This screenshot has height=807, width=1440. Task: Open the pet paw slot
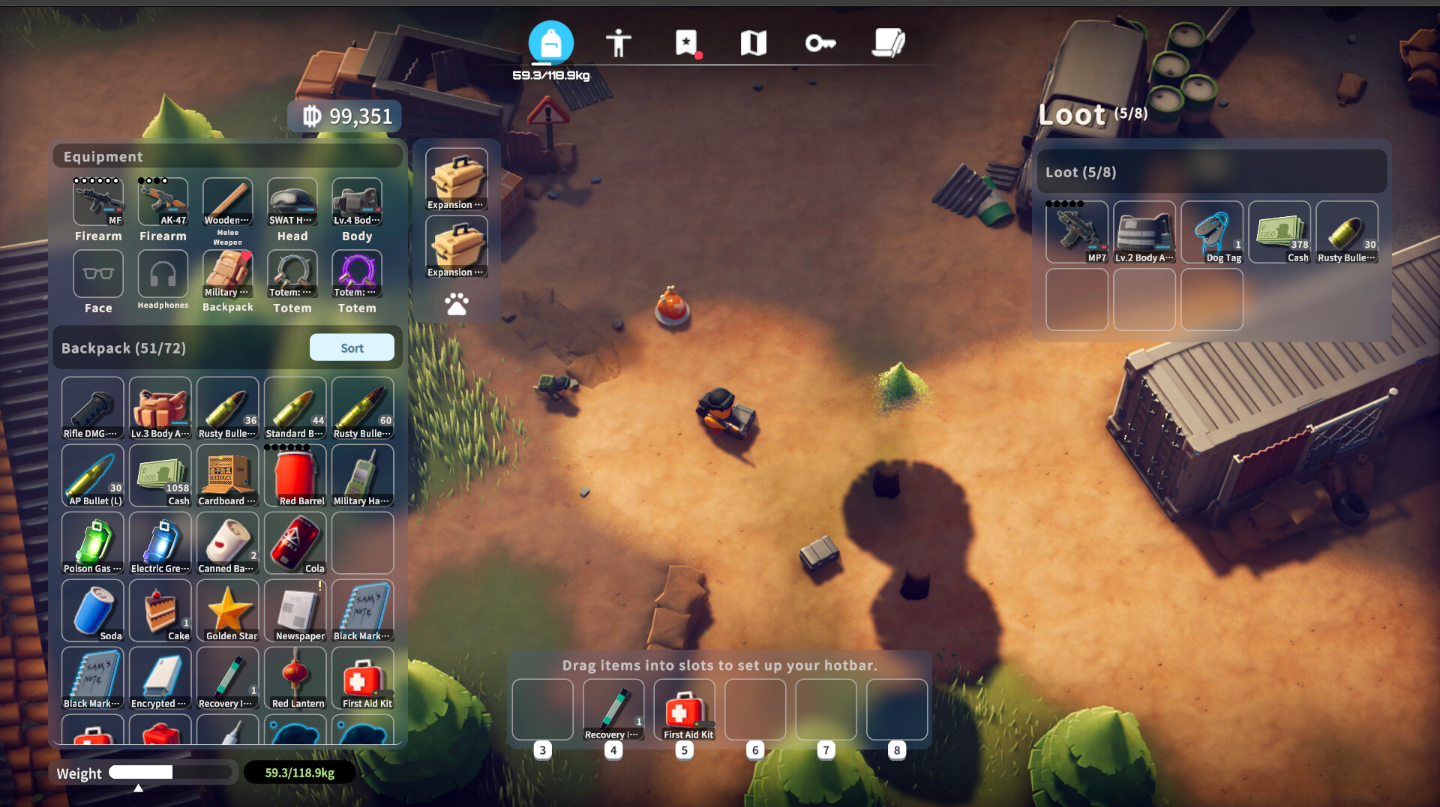(x=457, y=304)
